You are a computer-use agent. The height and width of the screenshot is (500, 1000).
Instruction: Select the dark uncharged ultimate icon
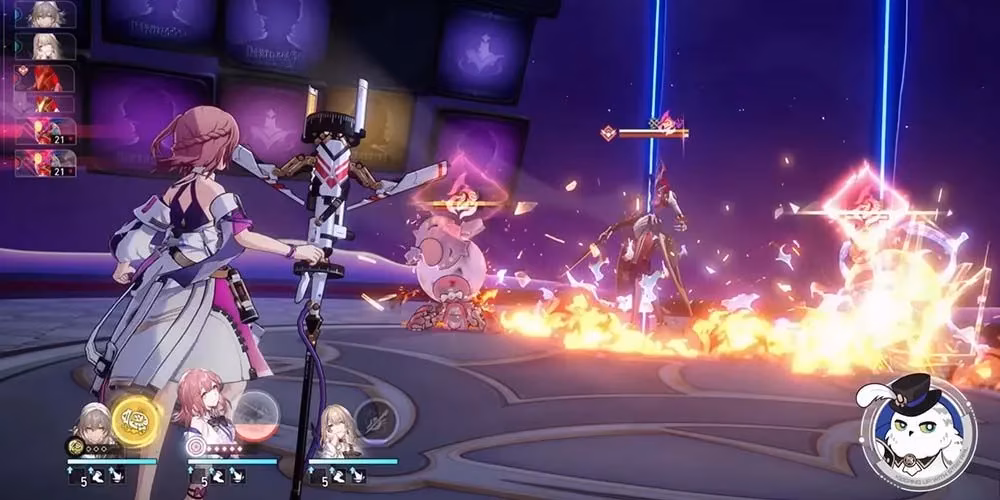pyautogui.click(x=376, y=420)
